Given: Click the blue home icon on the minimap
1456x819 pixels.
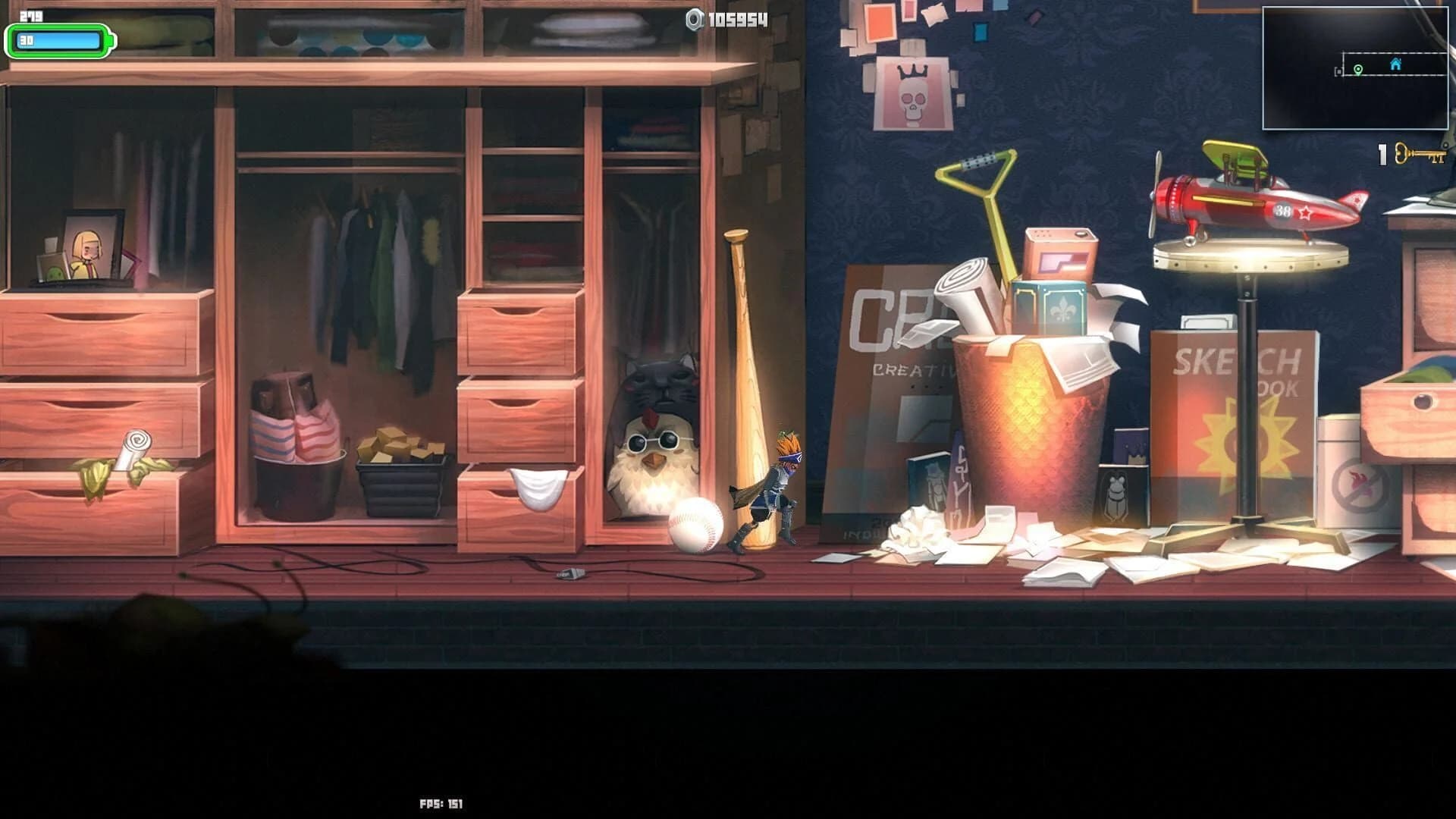Looking at the screenshot, I should click(x=1395, y=64).
